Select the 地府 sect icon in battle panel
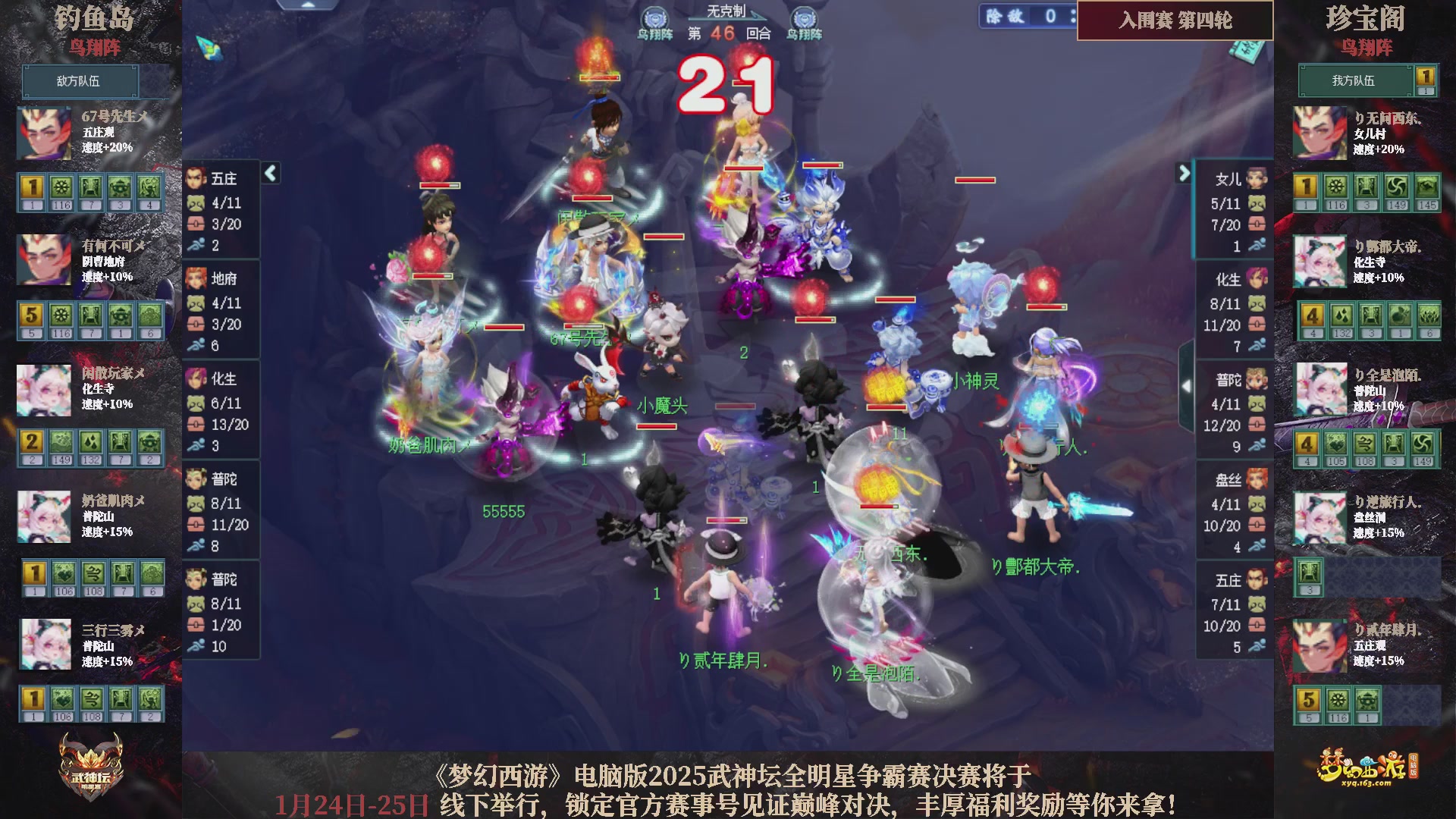1456x819 pixels. point(196,278)
